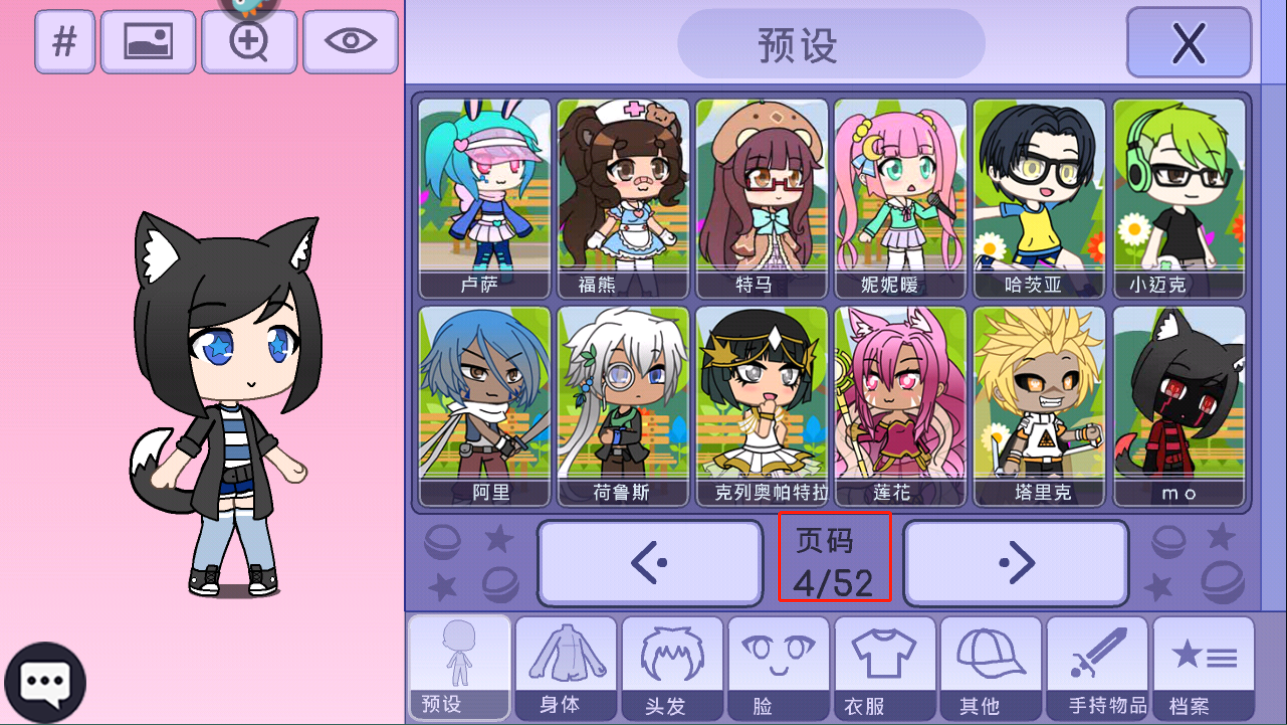Click the right page navigation arrow
1287x725 pixels.
point(1016,562)
